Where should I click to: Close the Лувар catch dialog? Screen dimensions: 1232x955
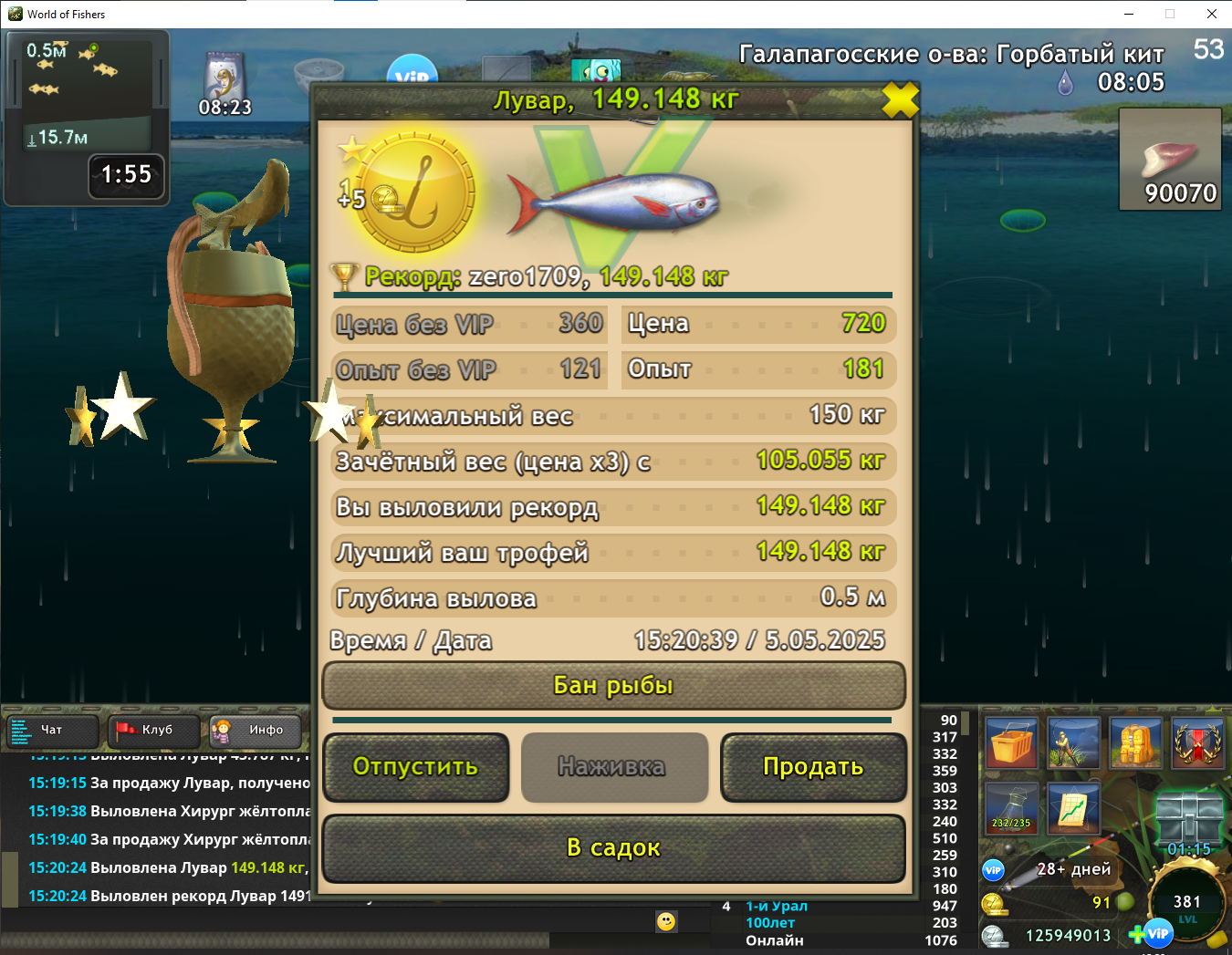[x=900, y=100]
